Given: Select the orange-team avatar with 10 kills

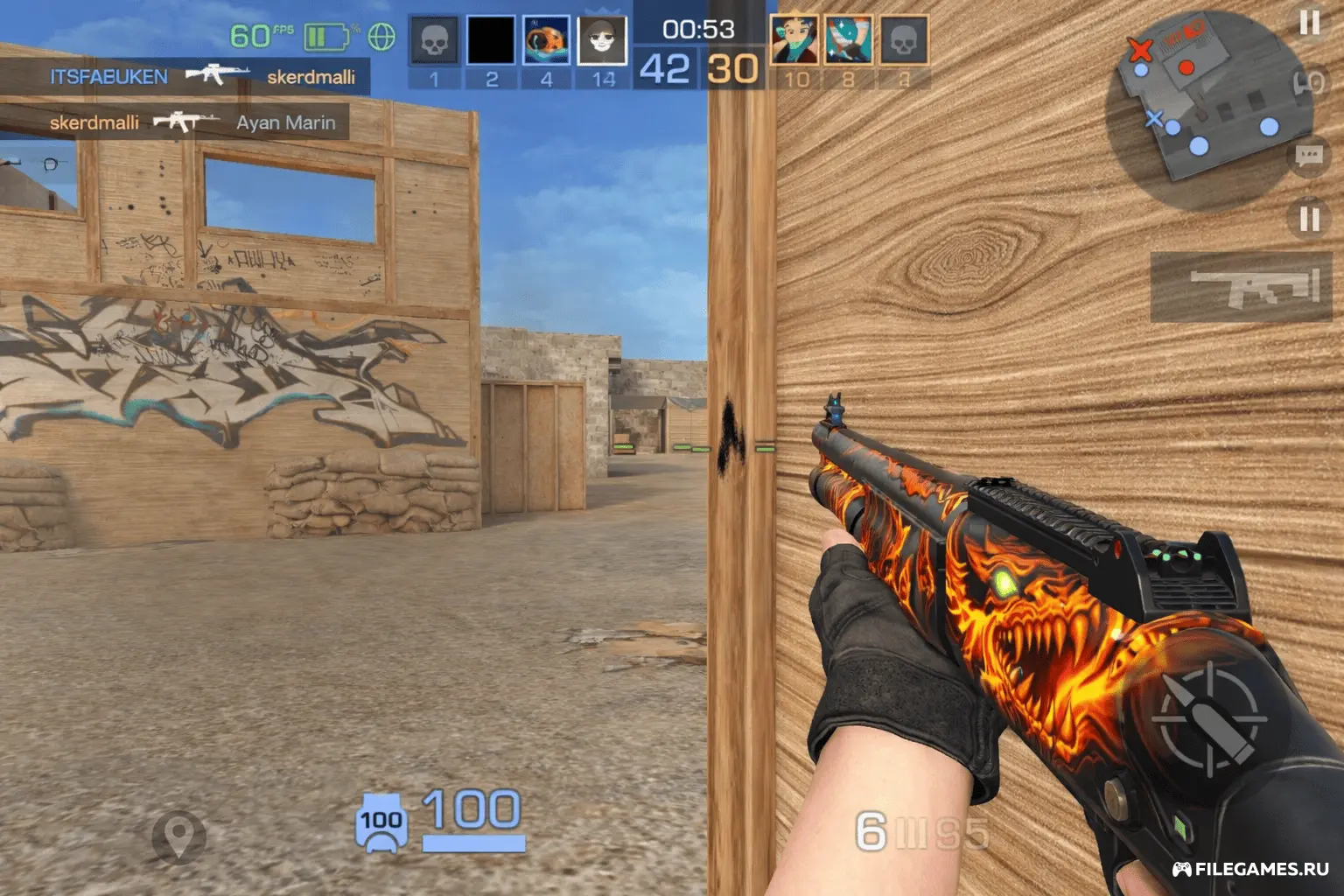Looking at the screenshot, I should tap(794, 40).
